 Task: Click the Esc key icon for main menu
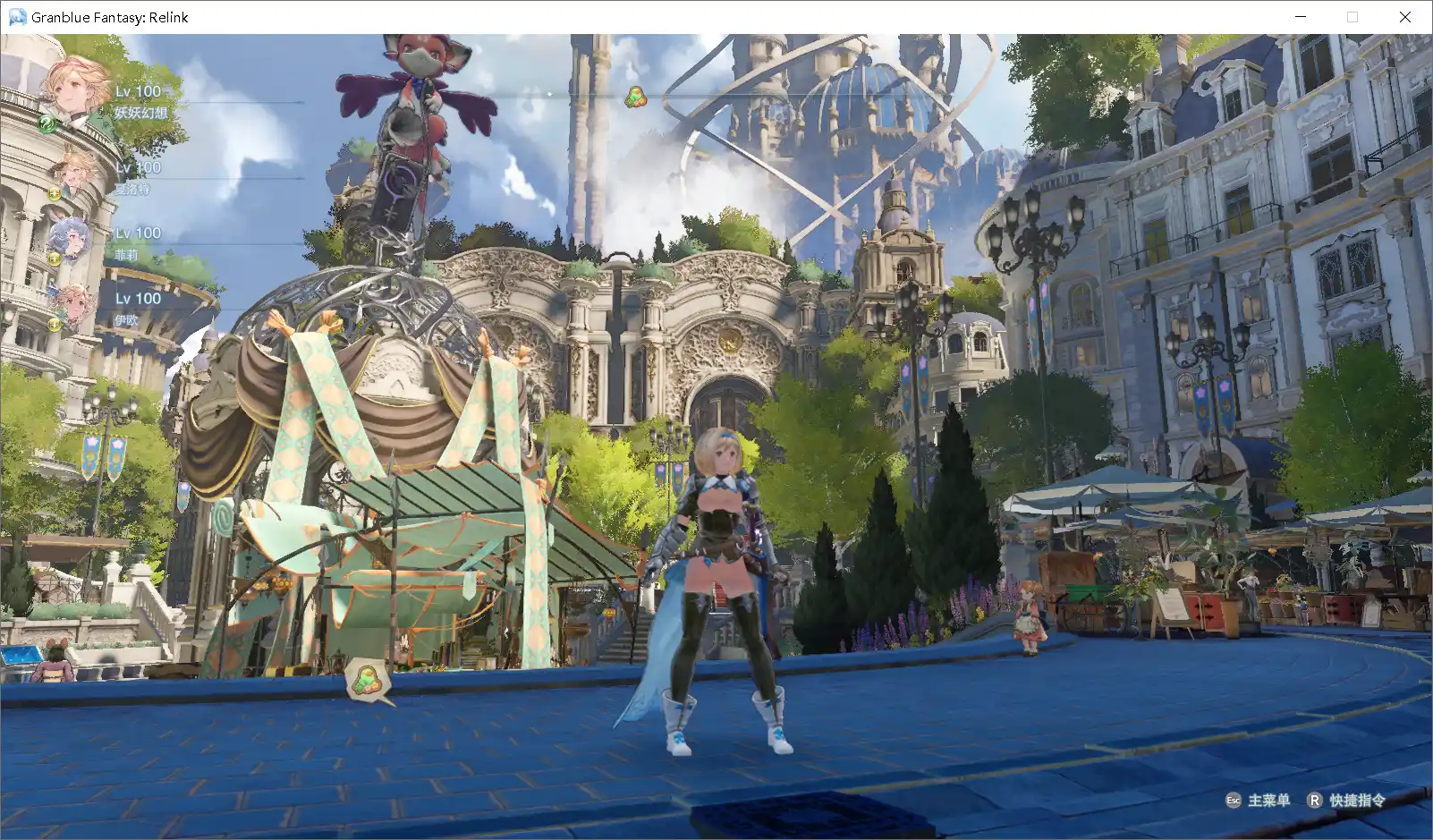coord(1234,802)
